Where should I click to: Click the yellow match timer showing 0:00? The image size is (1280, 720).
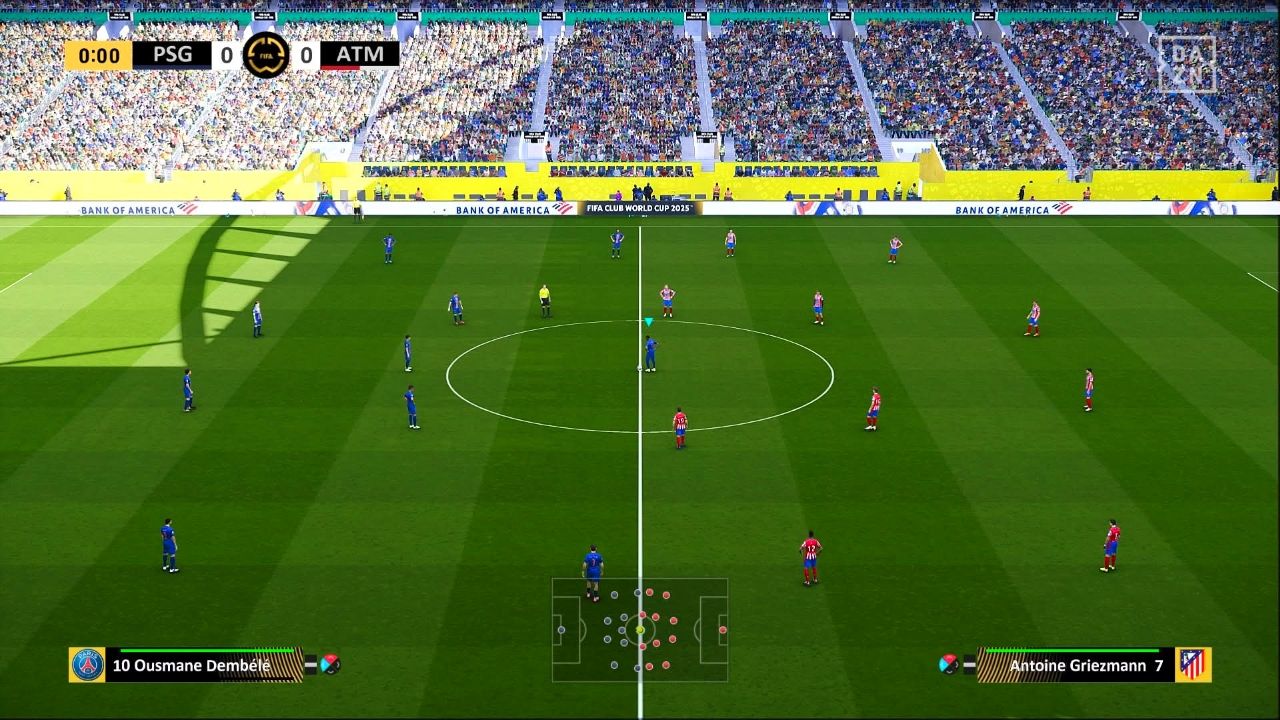coord(100,53)
